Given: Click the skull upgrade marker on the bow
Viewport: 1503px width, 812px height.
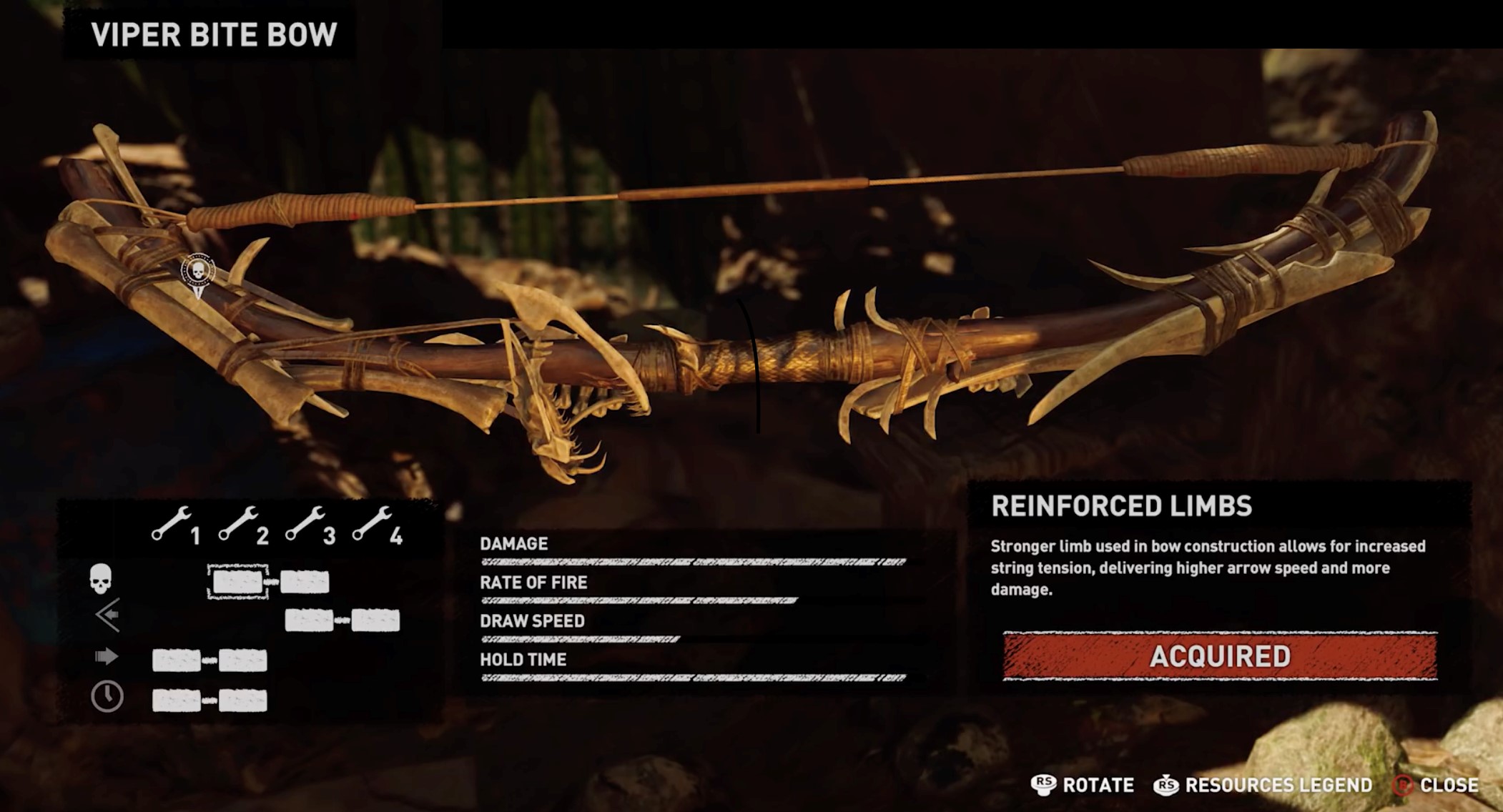Looking at the screenshot, I should click(198, 272).
